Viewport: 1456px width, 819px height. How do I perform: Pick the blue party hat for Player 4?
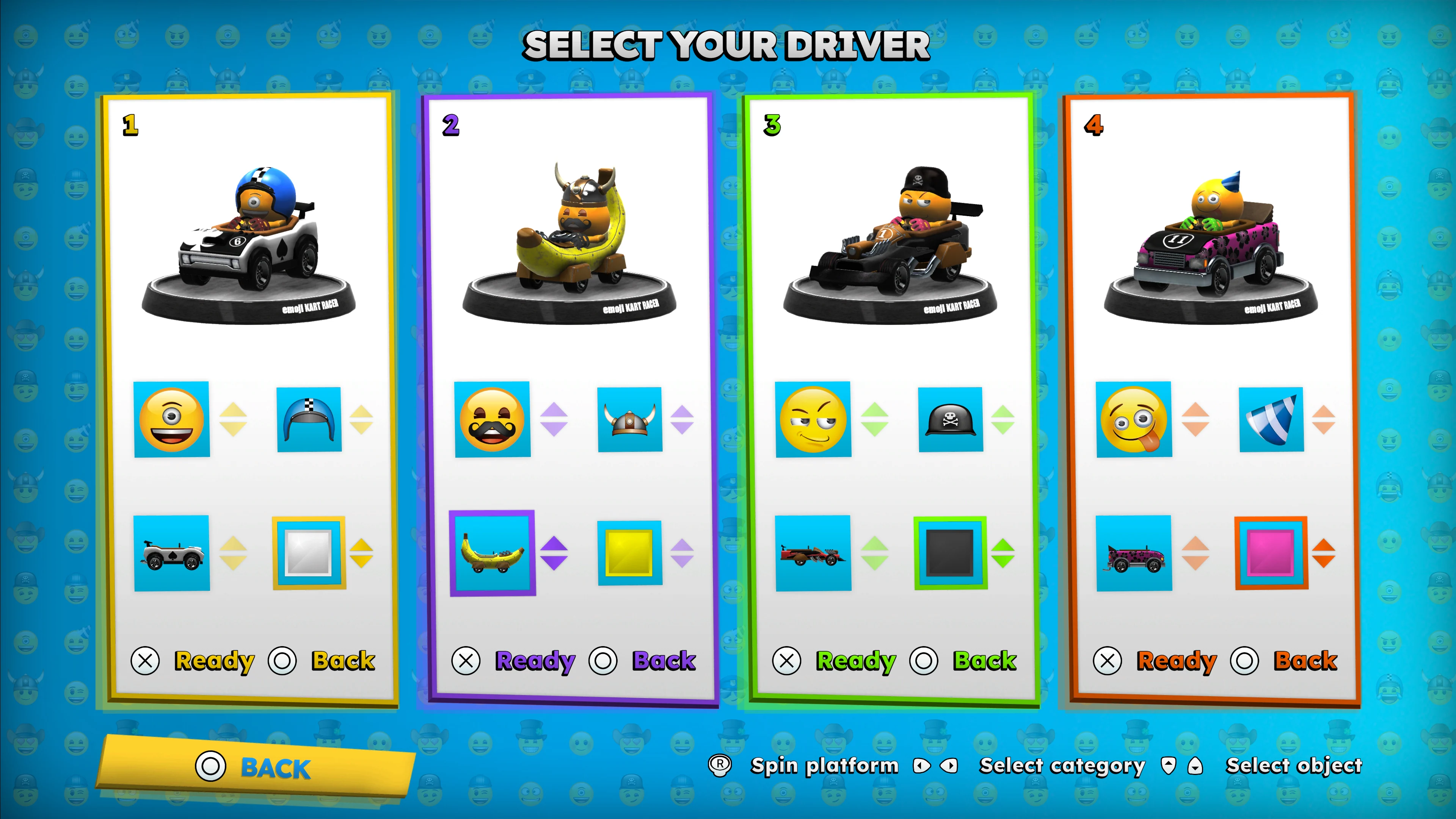tap(1271, 420)
